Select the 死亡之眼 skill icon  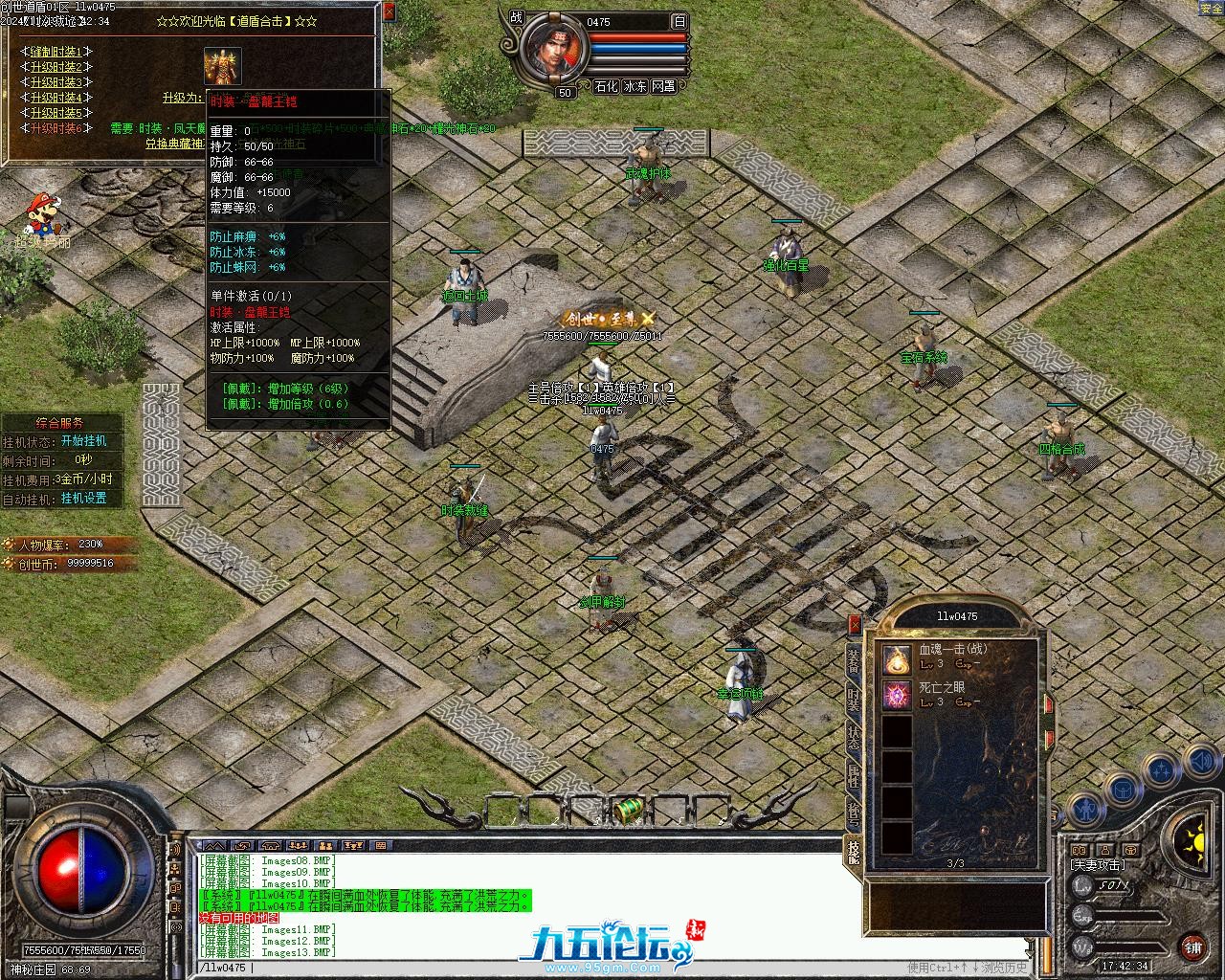[897, 696]
